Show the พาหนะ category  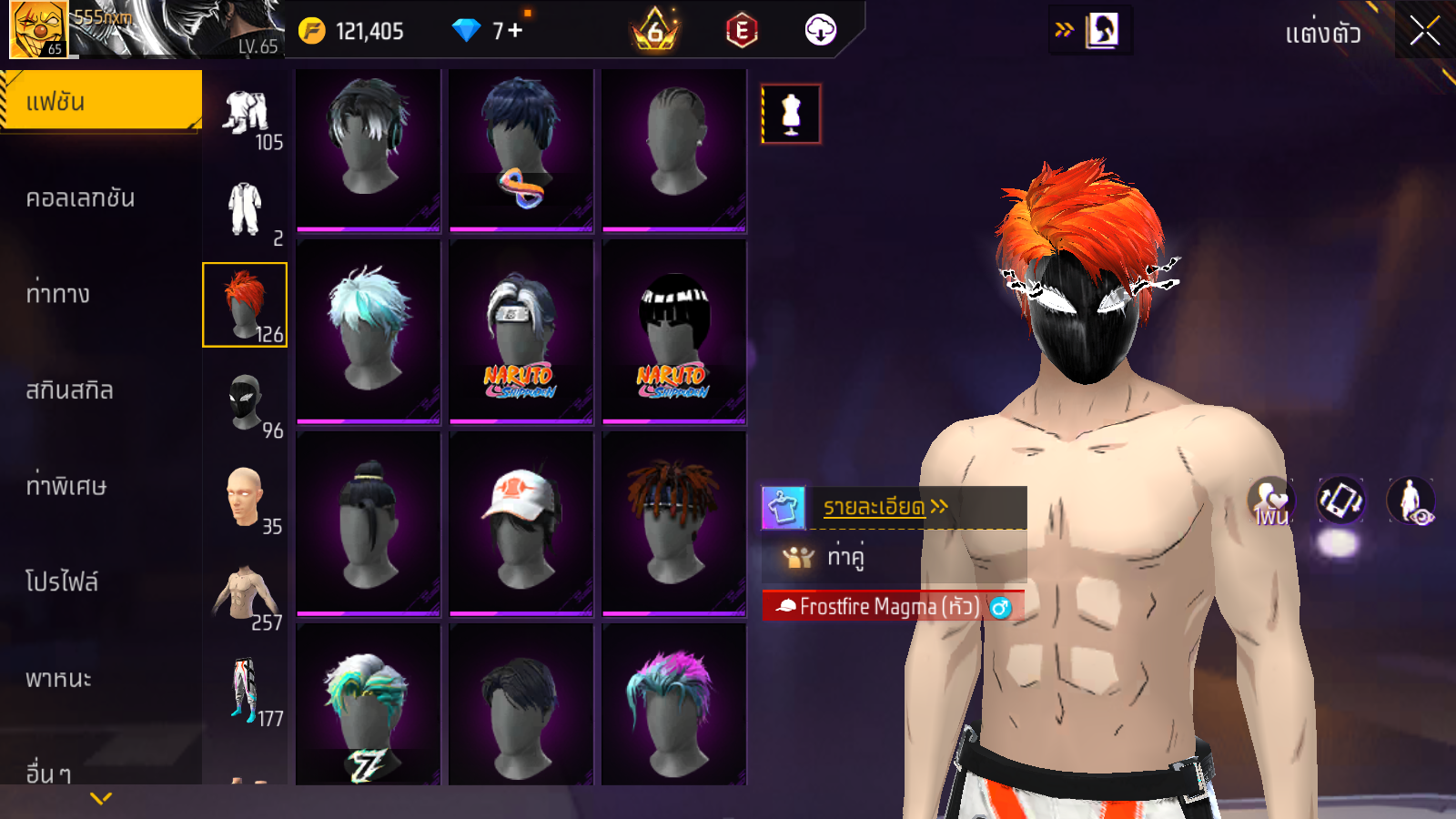tap(58, 679)
